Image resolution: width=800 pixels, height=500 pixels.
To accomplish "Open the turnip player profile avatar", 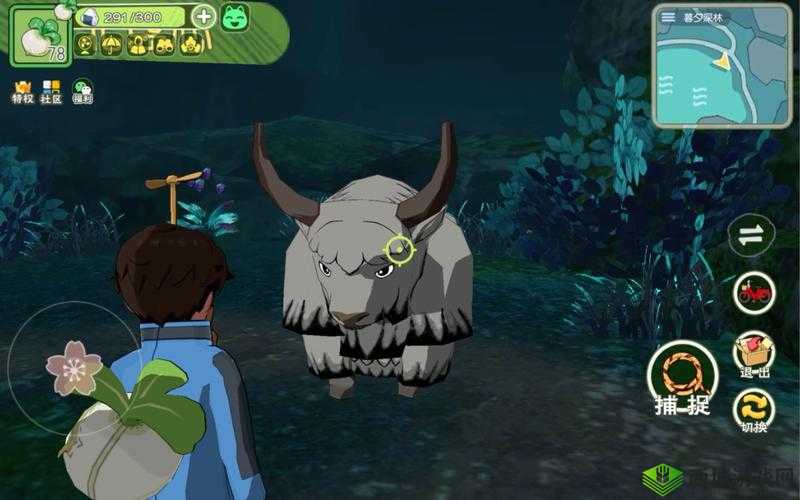I will click(40, 36).
